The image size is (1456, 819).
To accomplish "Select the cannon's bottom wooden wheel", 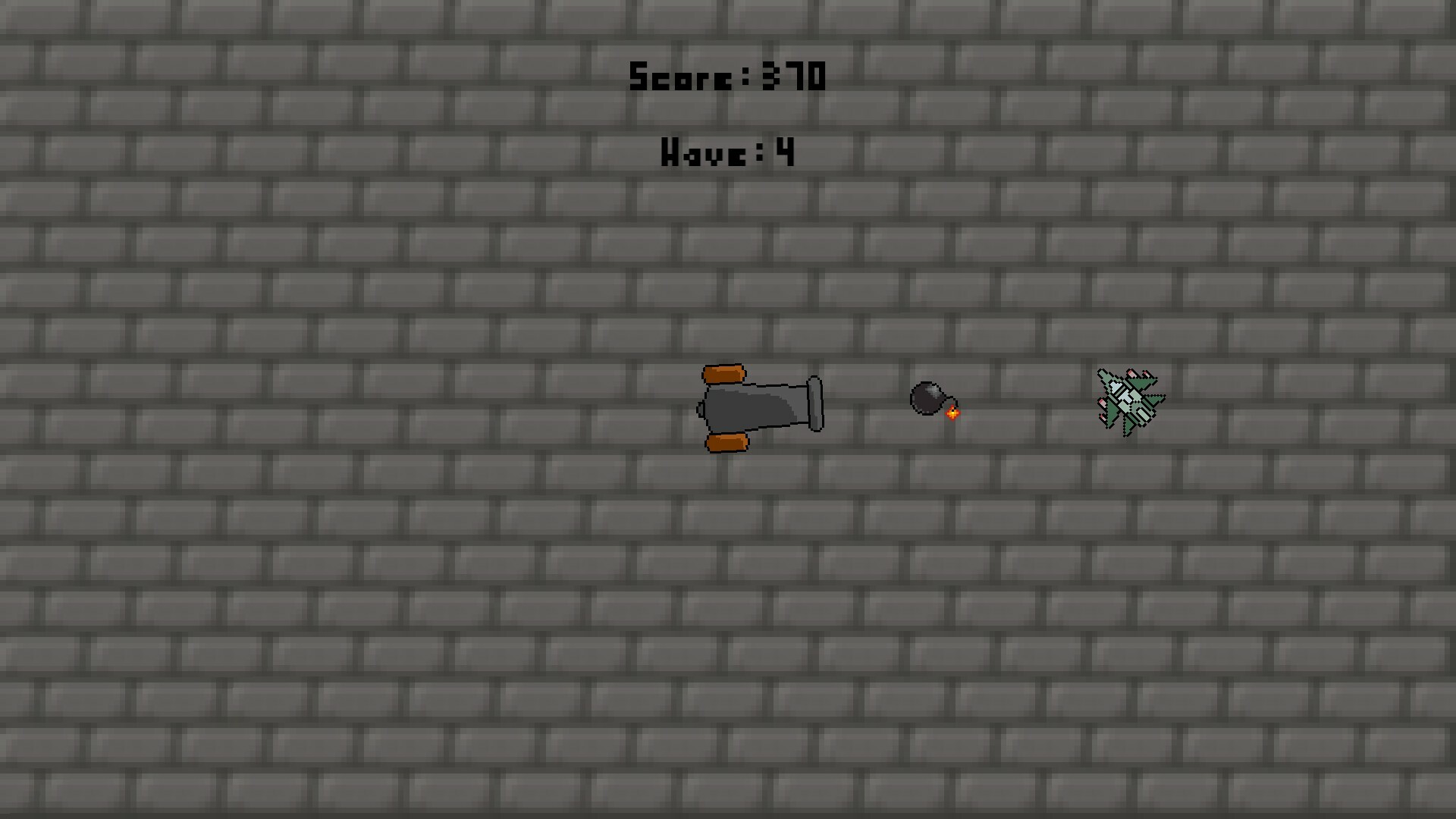I will (726, 442).
